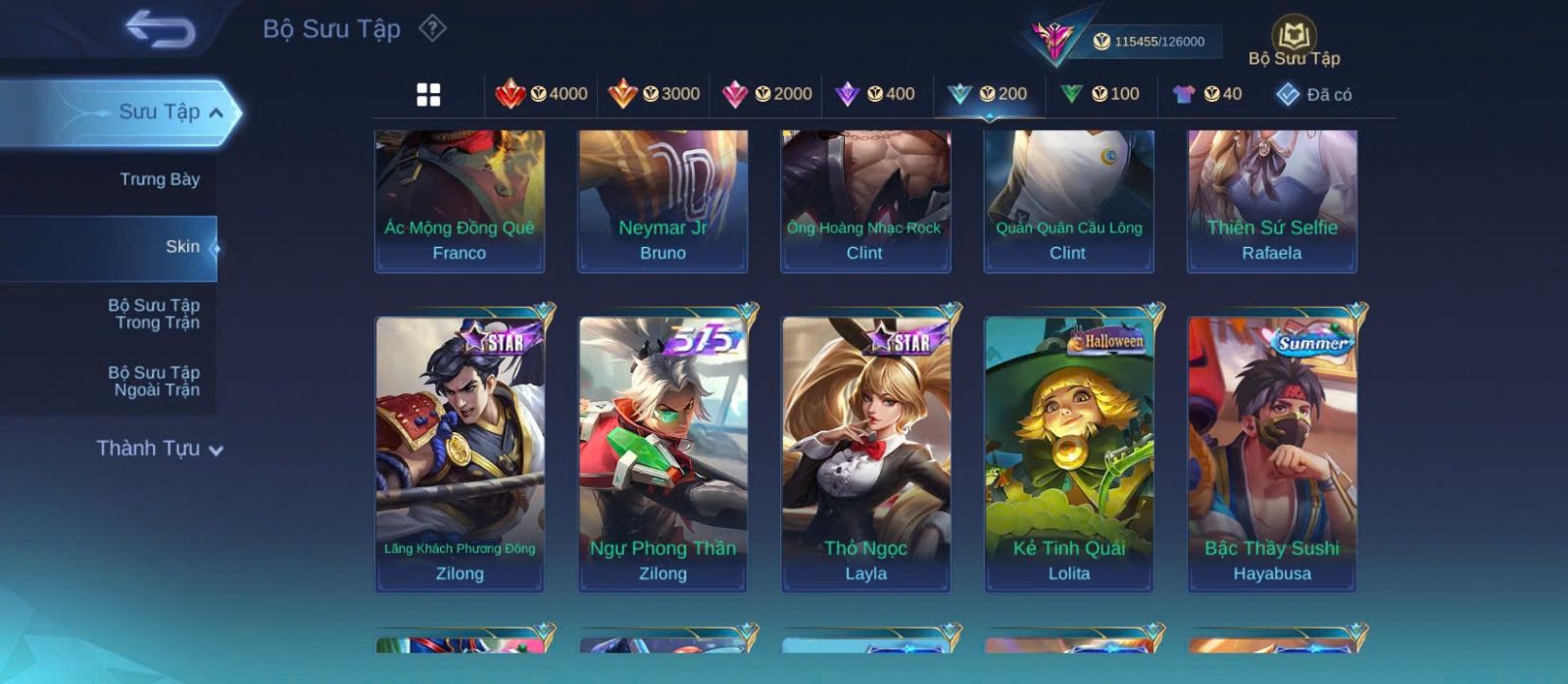
Task: Select the Thỏ Ngọc Layla skin card
Action: point(865,453)
